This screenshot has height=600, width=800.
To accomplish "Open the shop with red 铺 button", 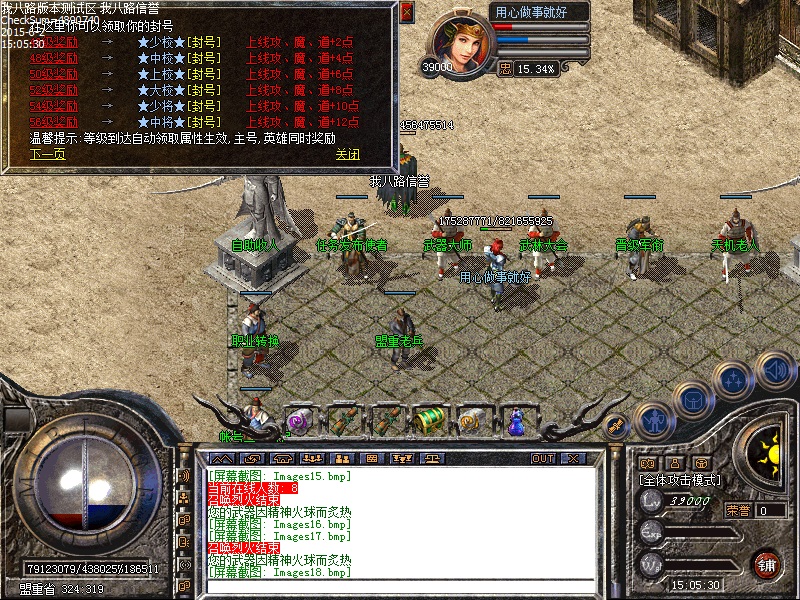I will (766, 564).
